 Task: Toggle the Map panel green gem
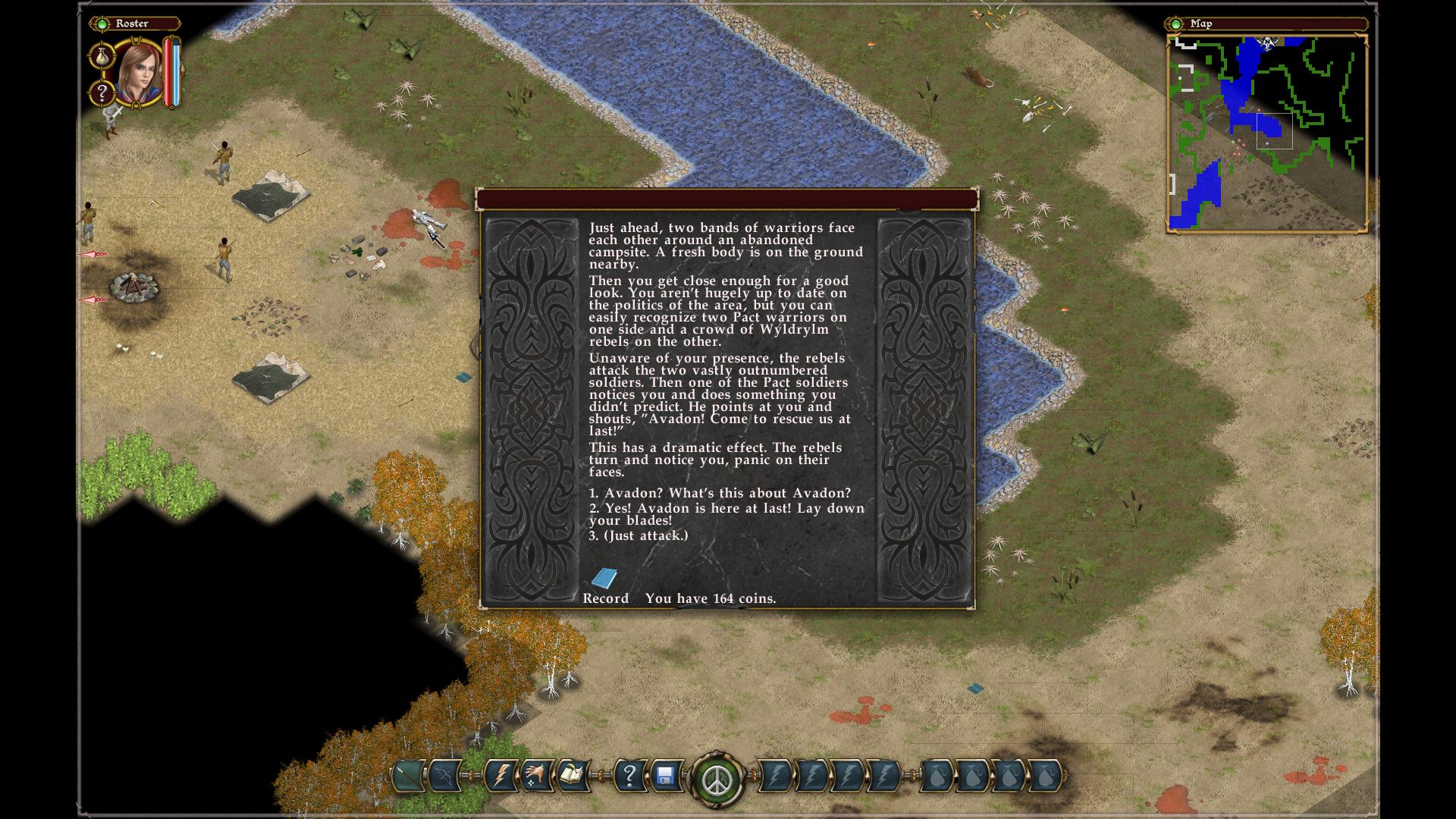[1175, 24]
